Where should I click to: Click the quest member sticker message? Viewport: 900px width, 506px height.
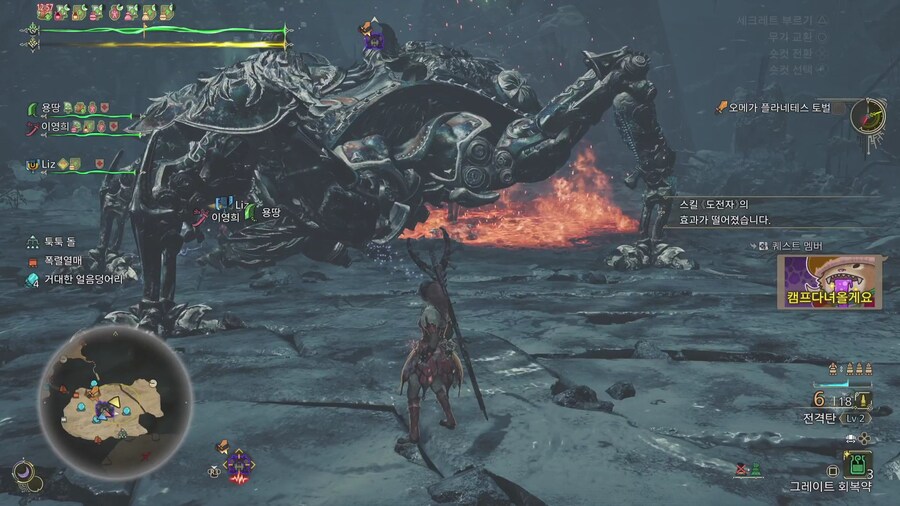pyautogui.click(x=830, y=281)
